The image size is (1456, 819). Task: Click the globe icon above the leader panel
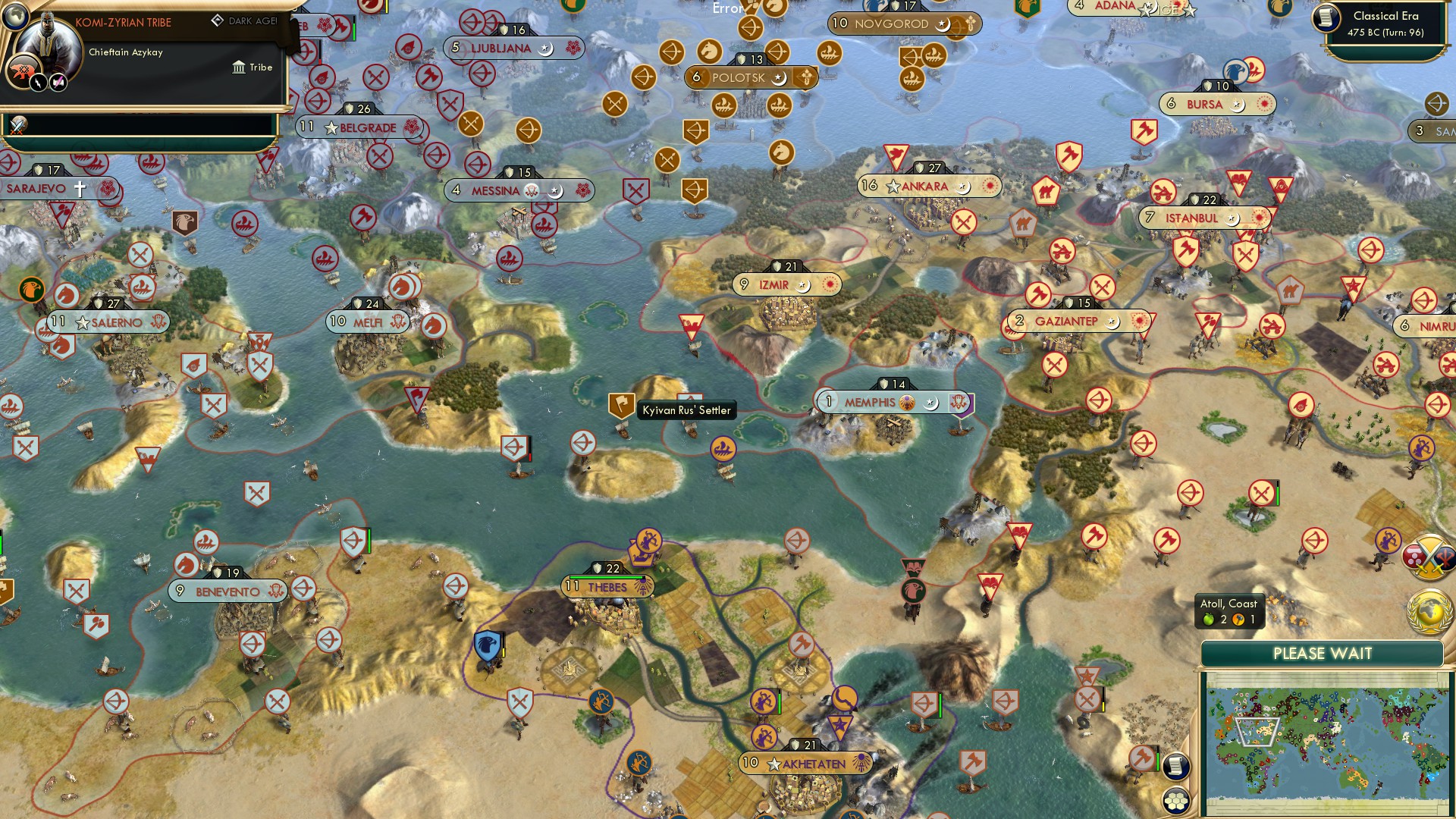[15, 17]
